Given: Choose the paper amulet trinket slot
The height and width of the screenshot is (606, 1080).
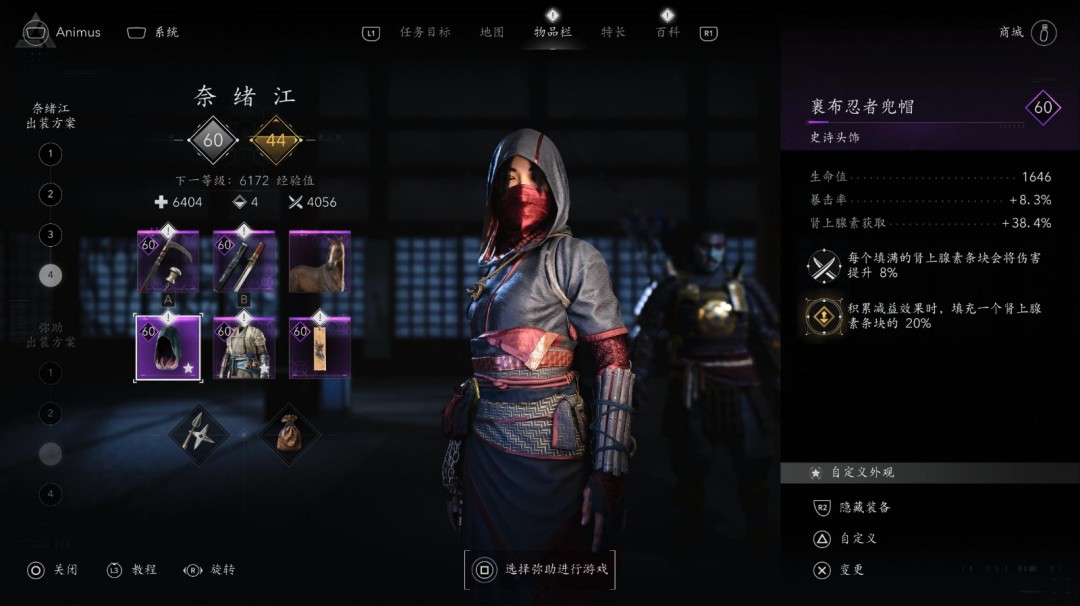Looking at the screenshot, I should pos(320,347).
